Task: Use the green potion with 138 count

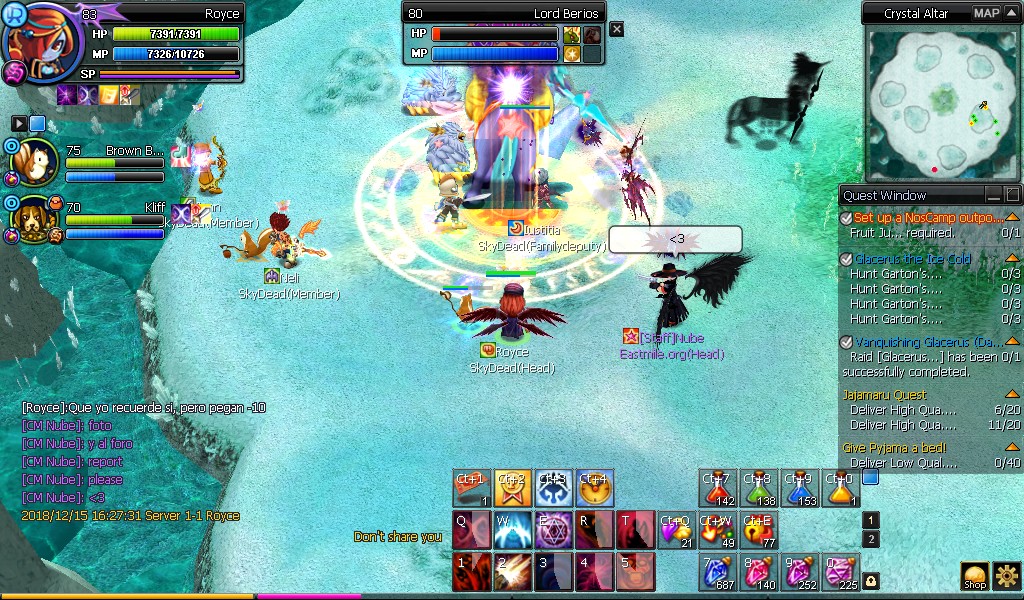Action: pos(758,489)
